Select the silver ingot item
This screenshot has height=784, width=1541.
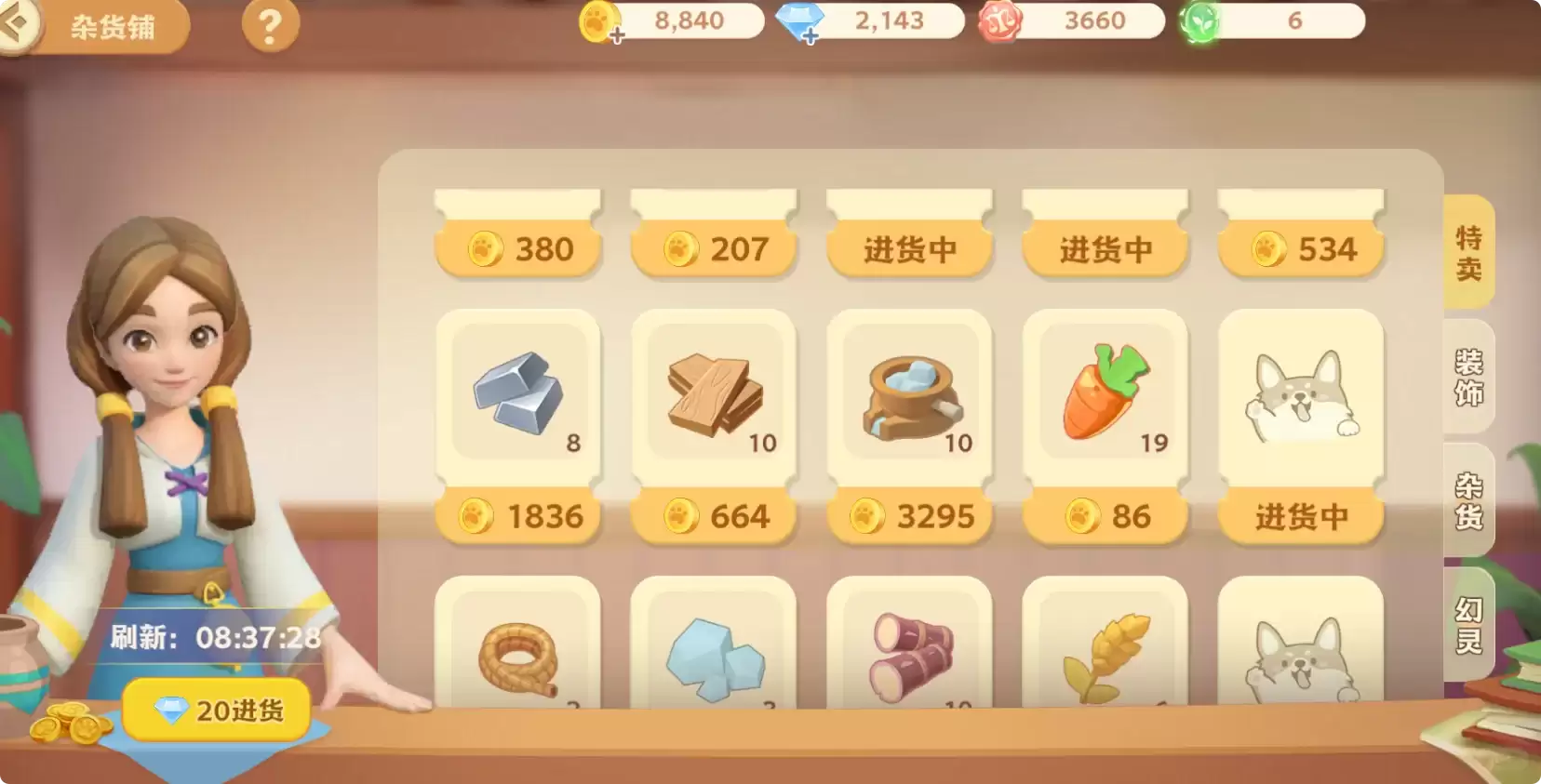click(518, 398)
